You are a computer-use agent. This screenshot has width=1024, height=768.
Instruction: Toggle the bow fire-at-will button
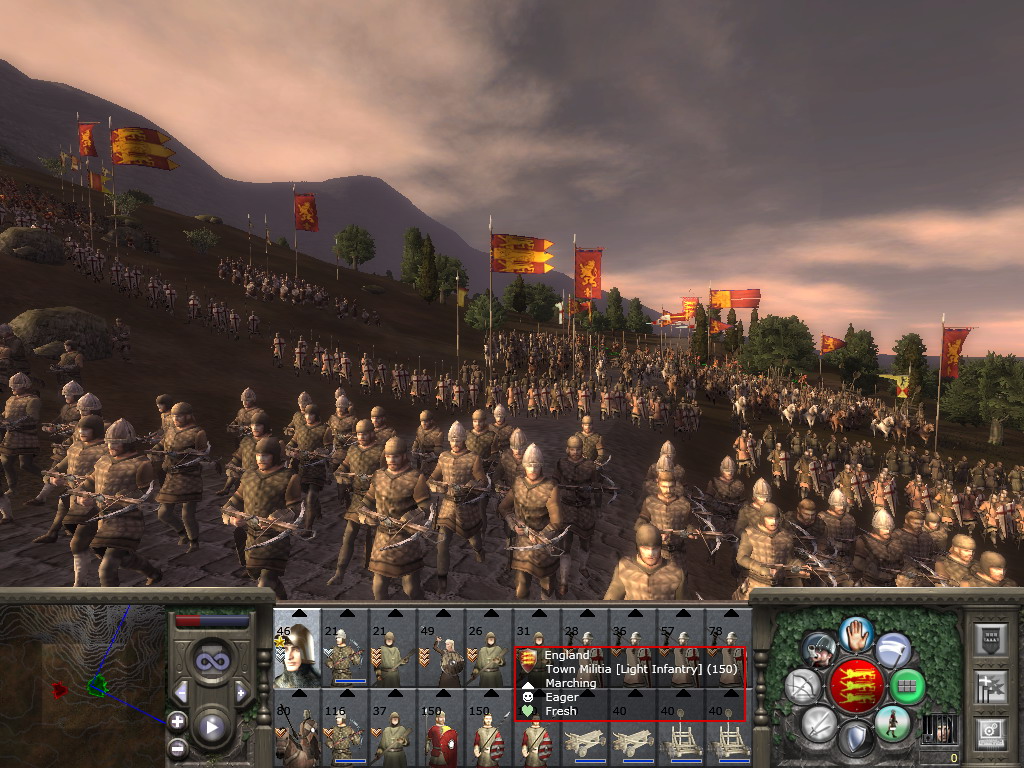(802, 686)
